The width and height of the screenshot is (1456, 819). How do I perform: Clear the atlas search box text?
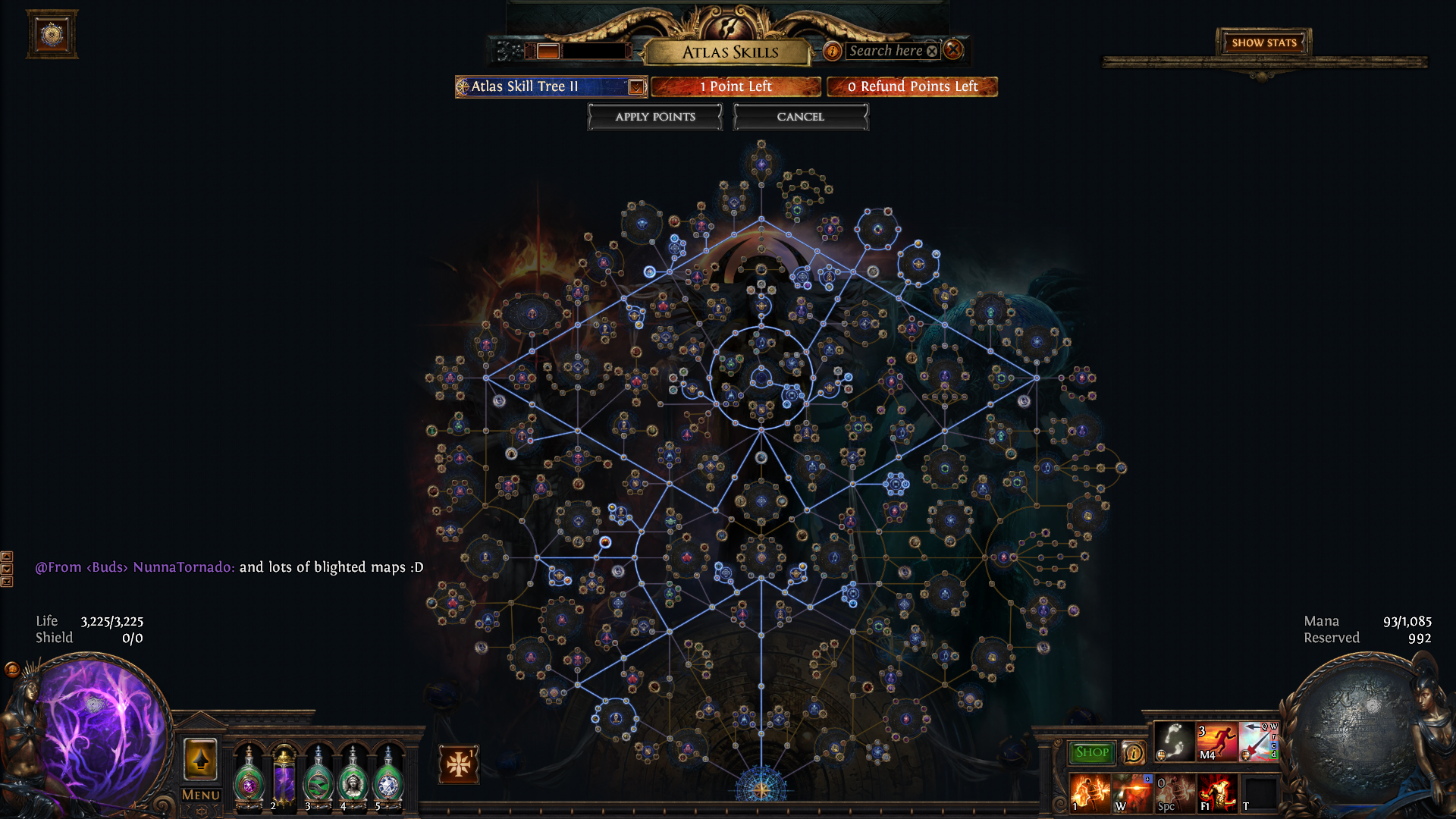932,51
